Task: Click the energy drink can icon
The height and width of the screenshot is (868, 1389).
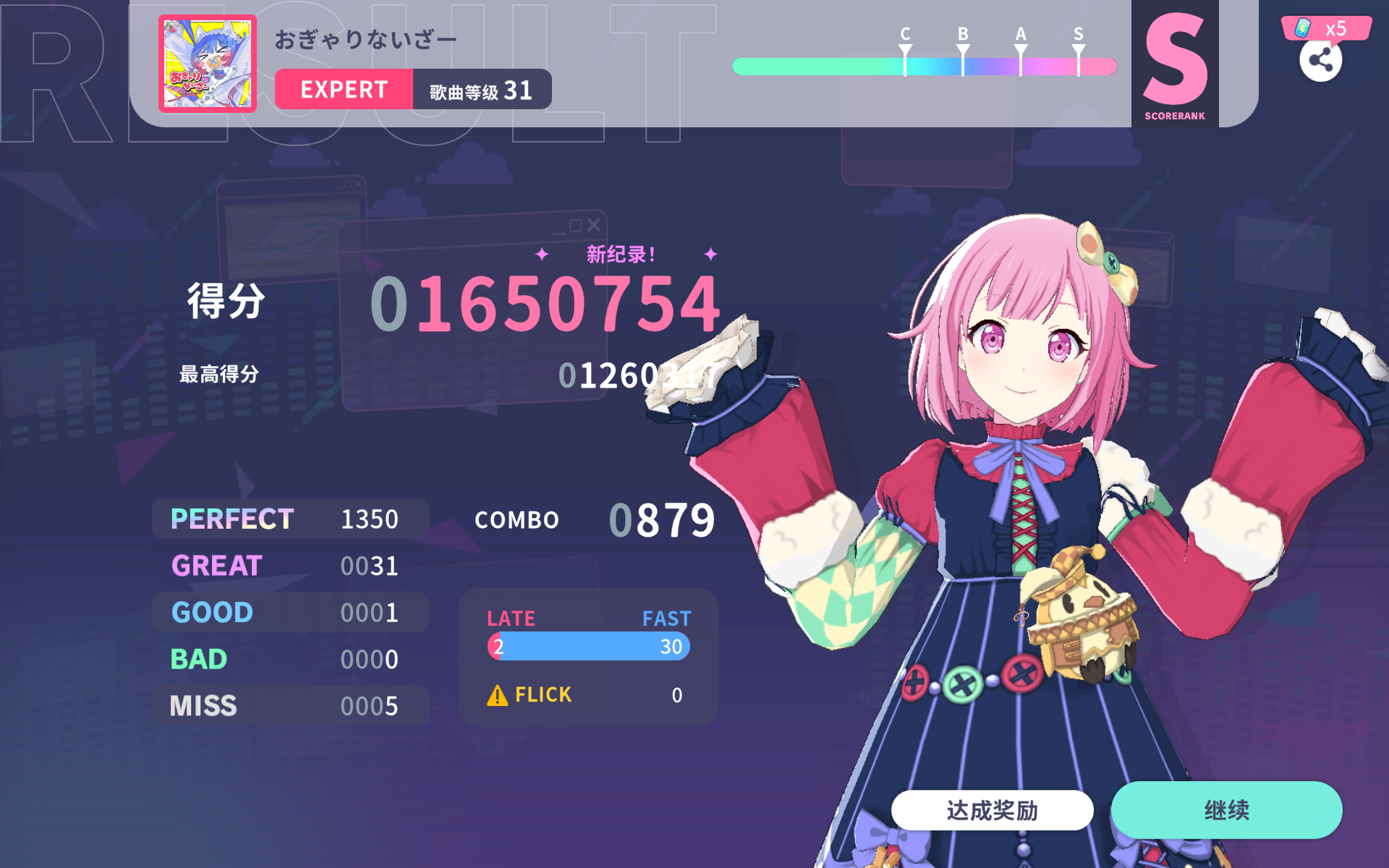Action: [1302, 29]
